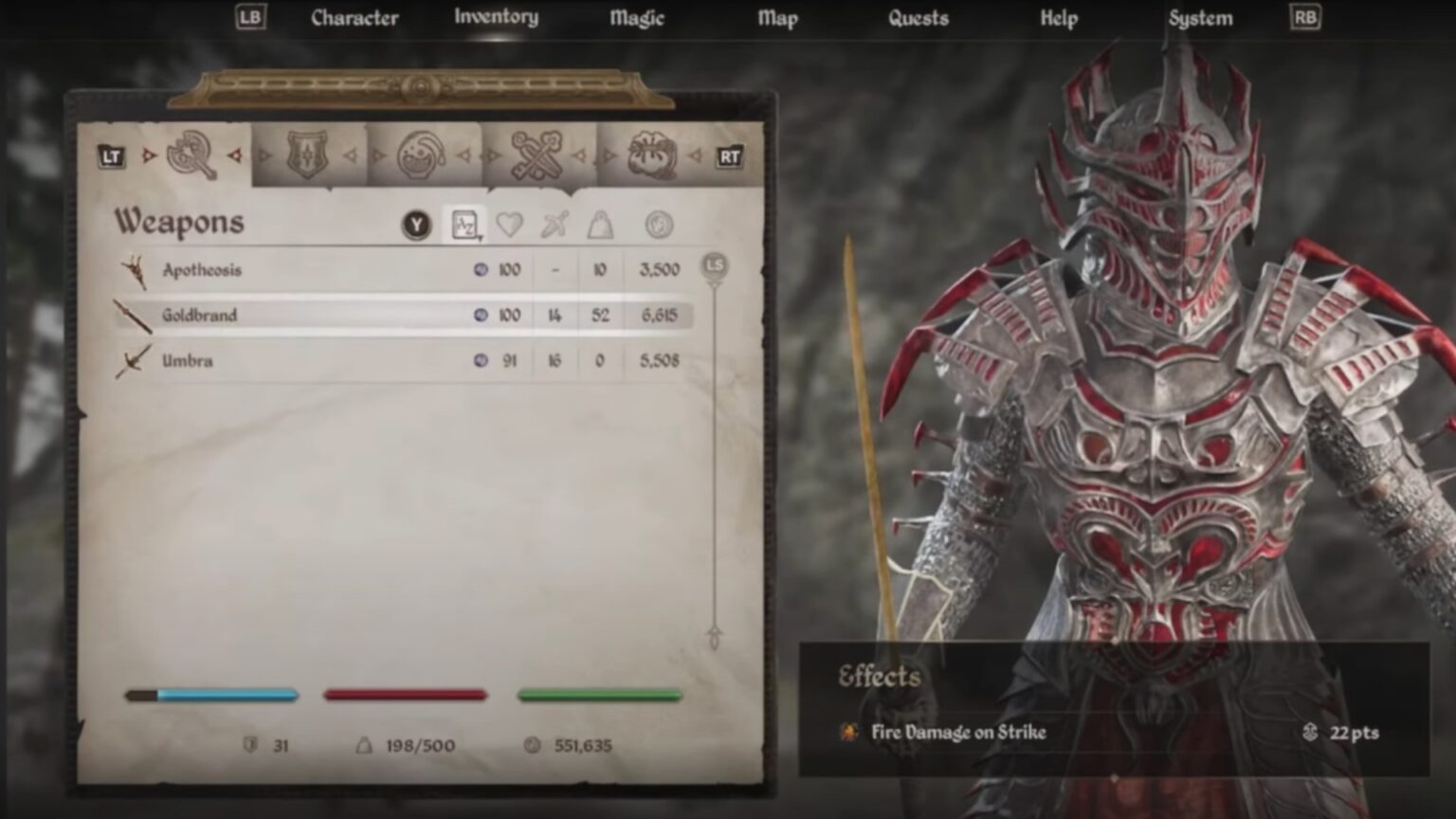Open the Quests screen
Image resolution: width=1456 pixels, height=819 pixels.
click(x=919, y=17)
